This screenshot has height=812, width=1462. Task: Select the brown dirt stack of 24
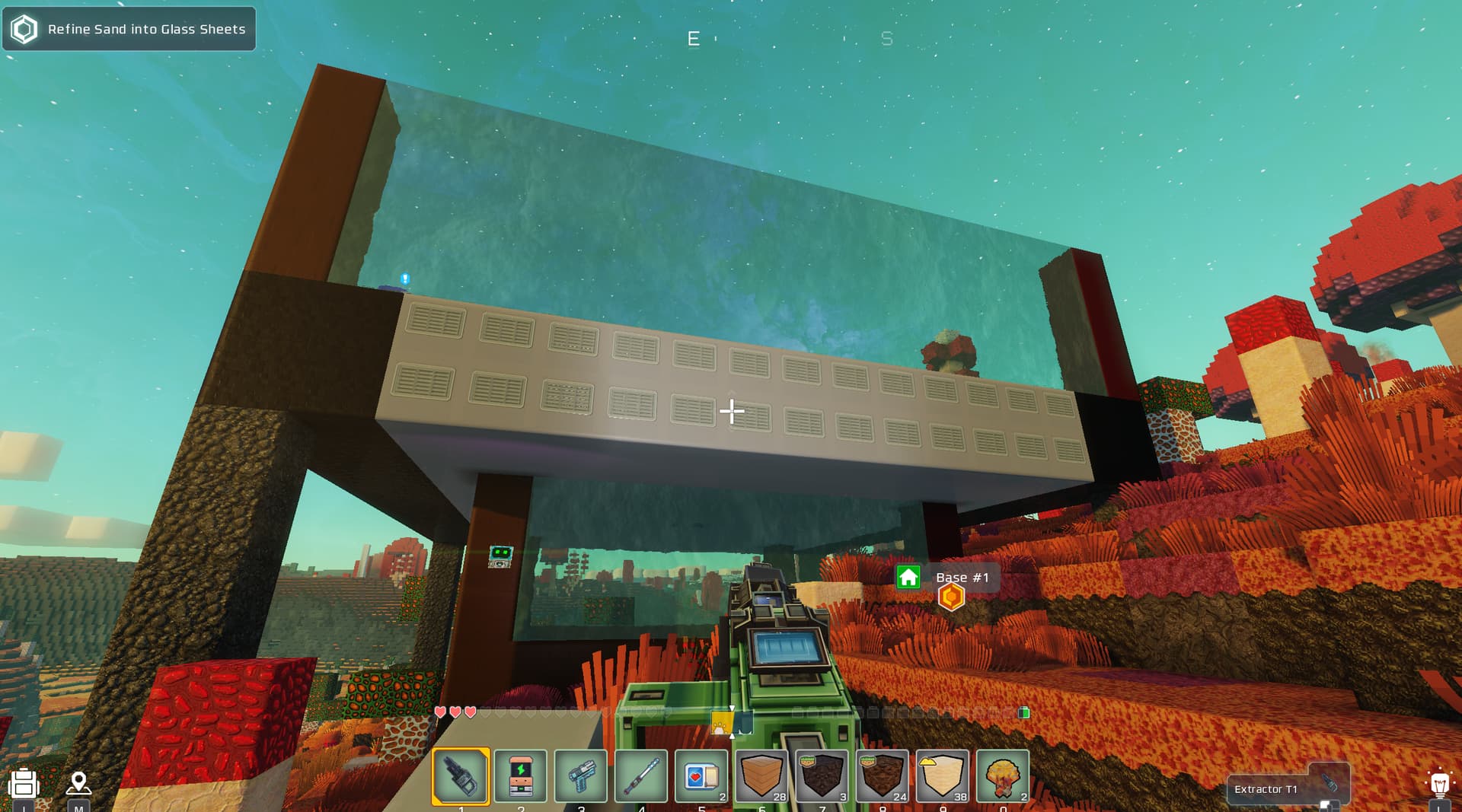coord(882,776)
